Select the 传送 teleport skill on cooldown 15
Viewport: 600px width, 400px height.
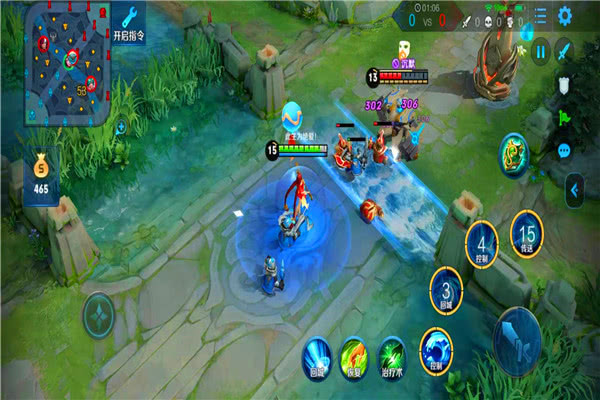point(527,232)
